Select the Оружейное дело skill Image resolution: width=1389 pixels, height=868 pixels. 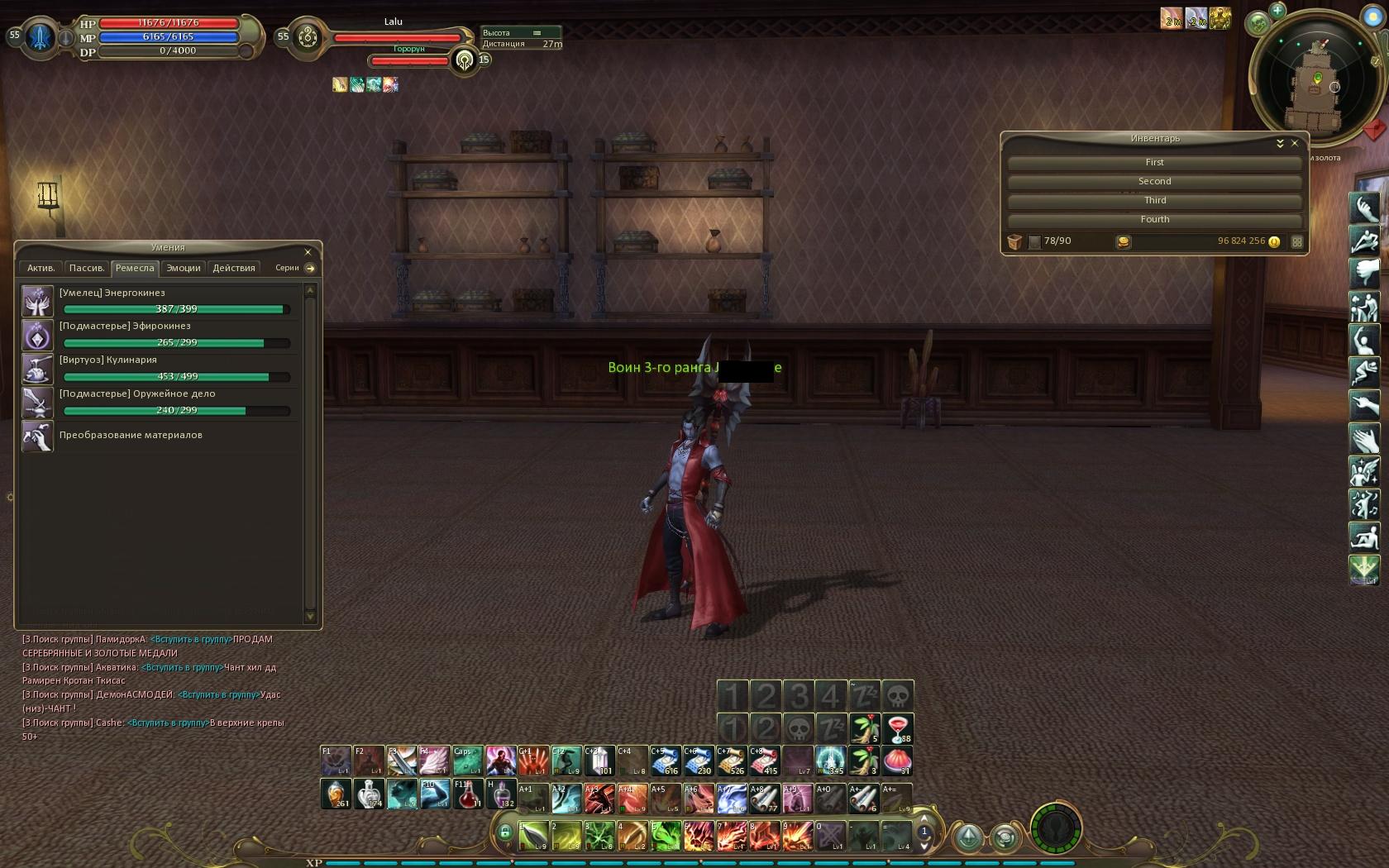(x=38, y=403)
